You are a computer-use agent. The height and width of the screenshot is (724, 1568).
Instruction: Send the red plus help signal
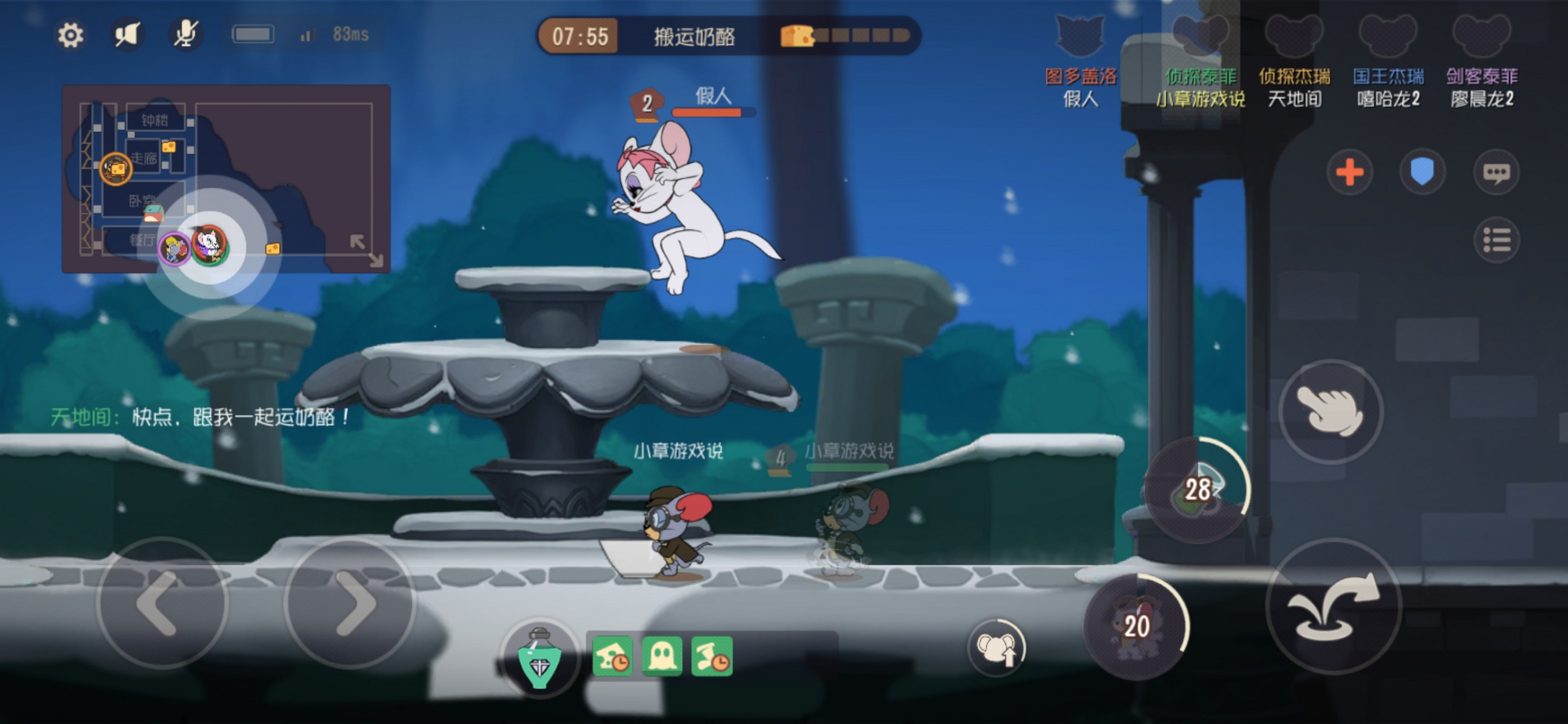tap(1350, 173)
